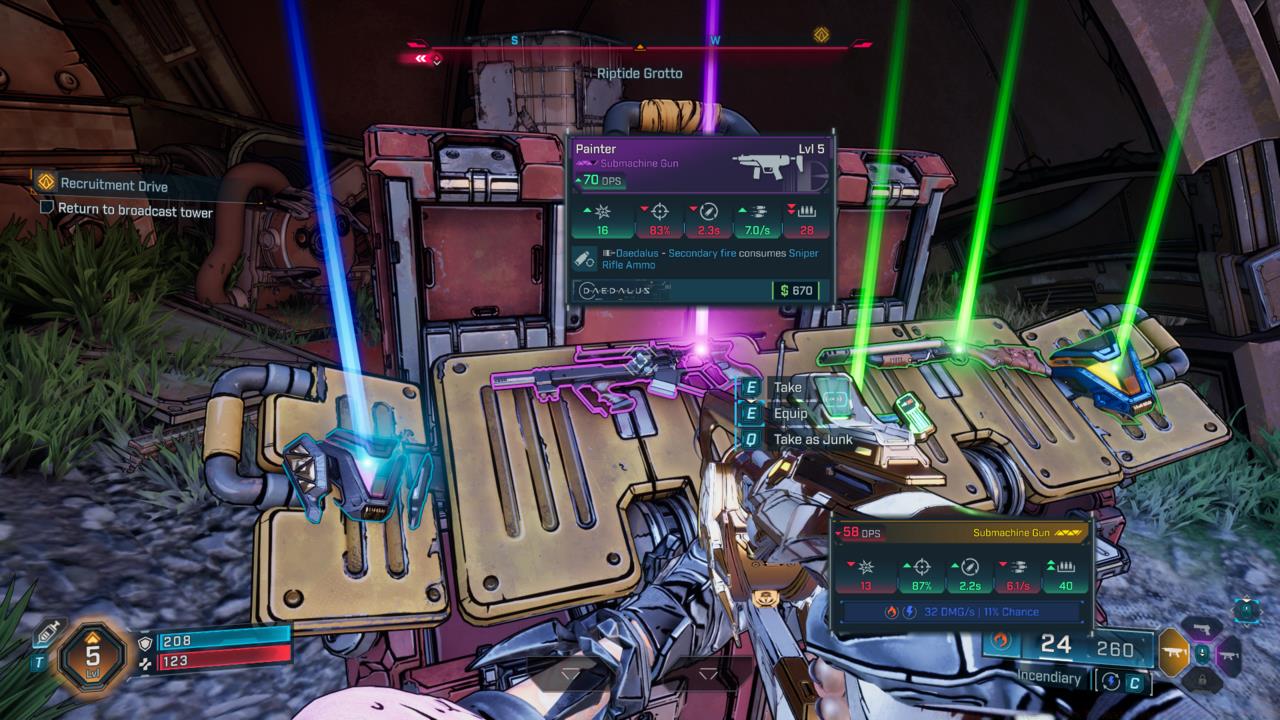The height and width of the screenshot is (720, 1280).
Task: Click the red double-chevron on the compass
Action: point(421,57)
